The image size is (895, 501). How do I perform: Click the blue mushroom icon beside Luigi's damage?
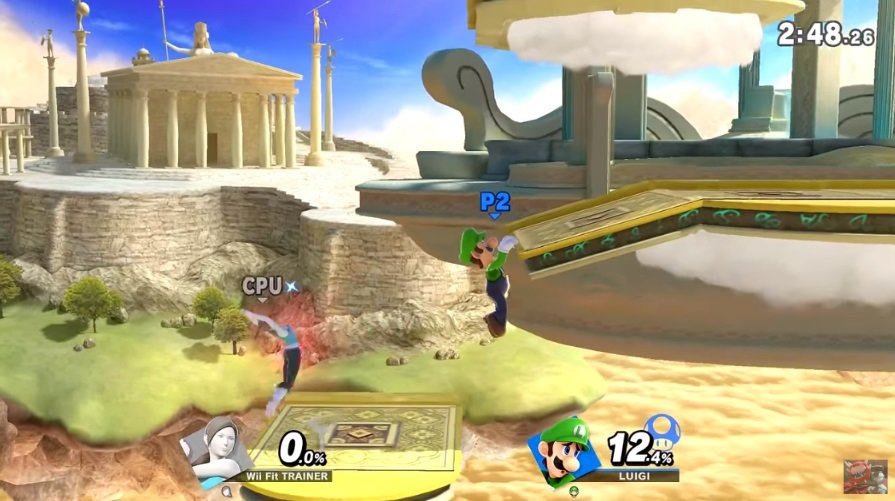661,429
